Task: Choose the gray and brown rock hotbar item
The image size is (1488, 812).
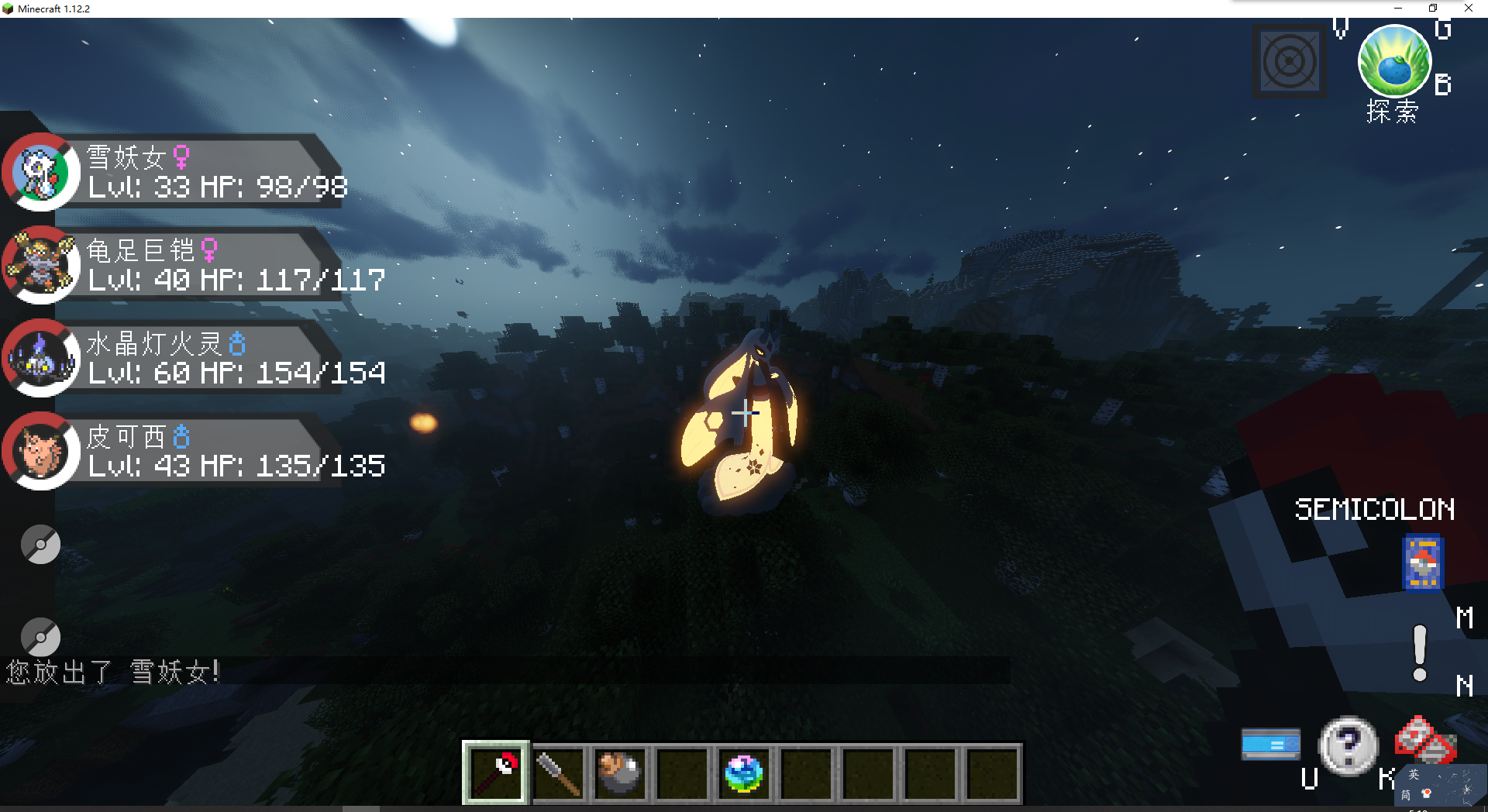Action: [620, 773]
